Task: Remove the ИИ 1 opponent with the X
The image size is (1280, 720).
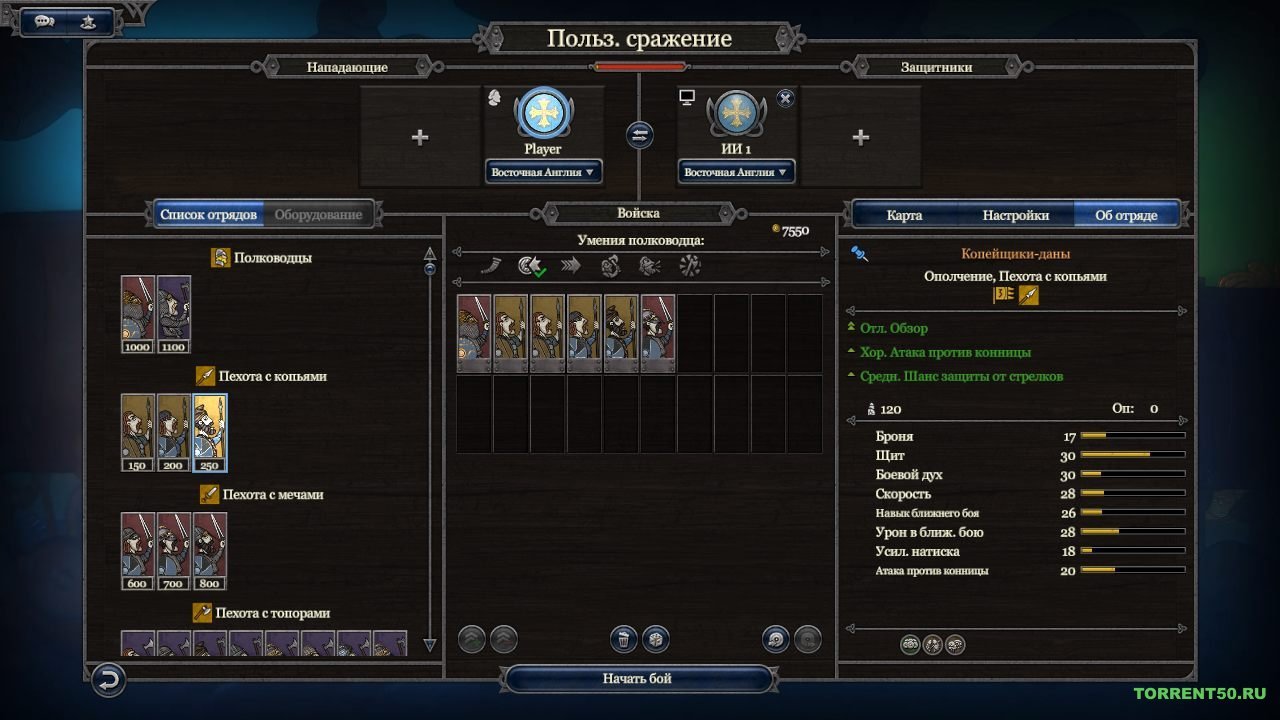Action: (x=785, y=97)
